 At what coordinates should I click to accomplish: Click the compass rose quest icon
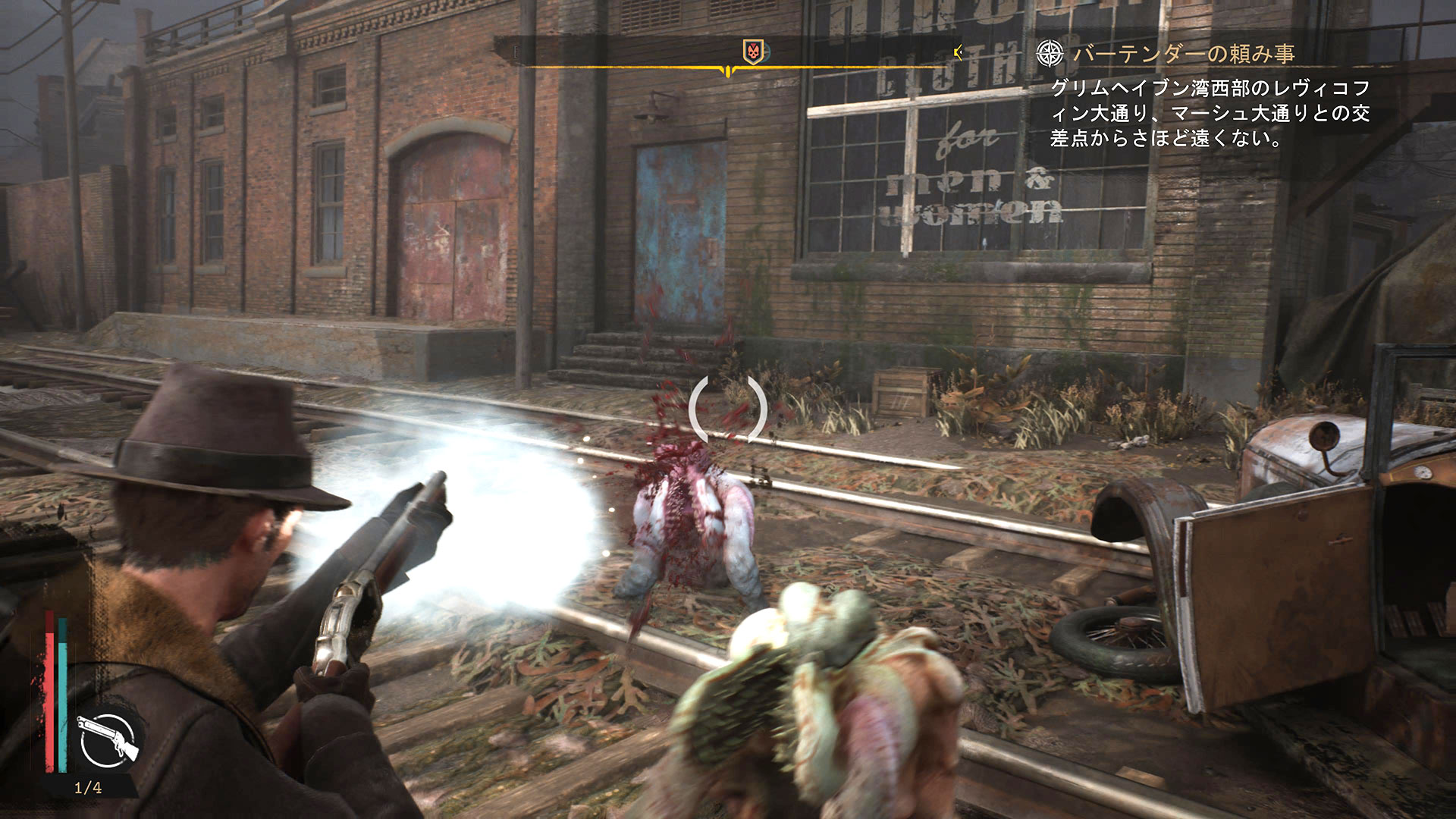1050,53
